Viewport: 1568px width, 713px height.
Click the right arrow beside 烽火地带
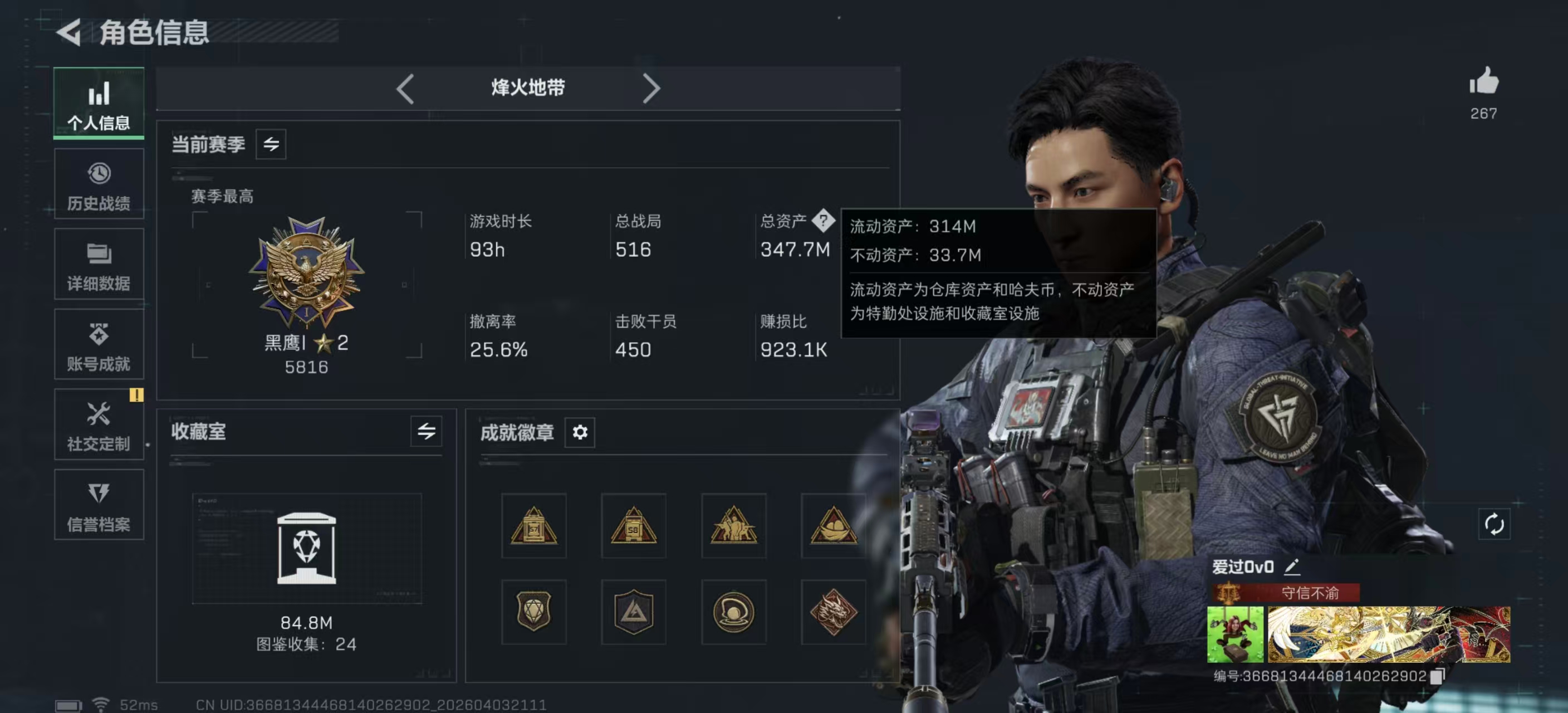(x=651, y=89)
